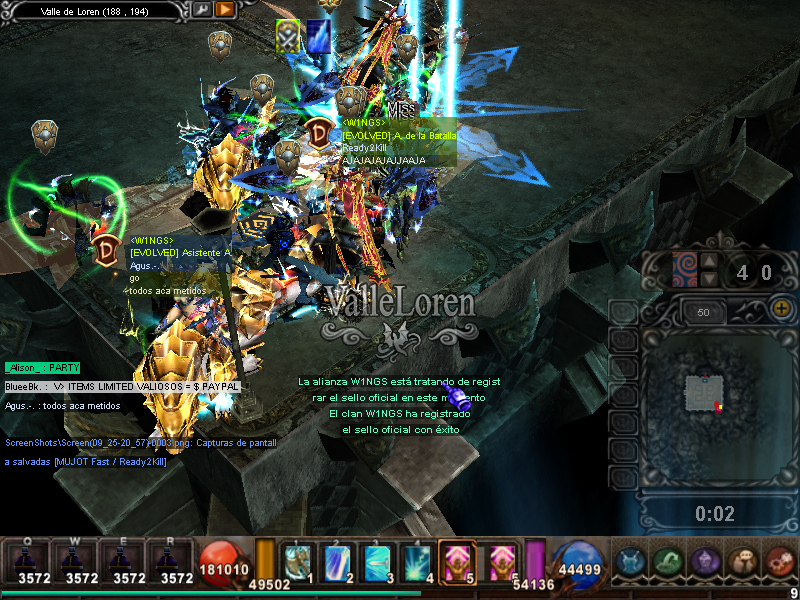Open the blue helmet menu icon
The height and width of the screenshot is (600, 800).
coord(630,562)
